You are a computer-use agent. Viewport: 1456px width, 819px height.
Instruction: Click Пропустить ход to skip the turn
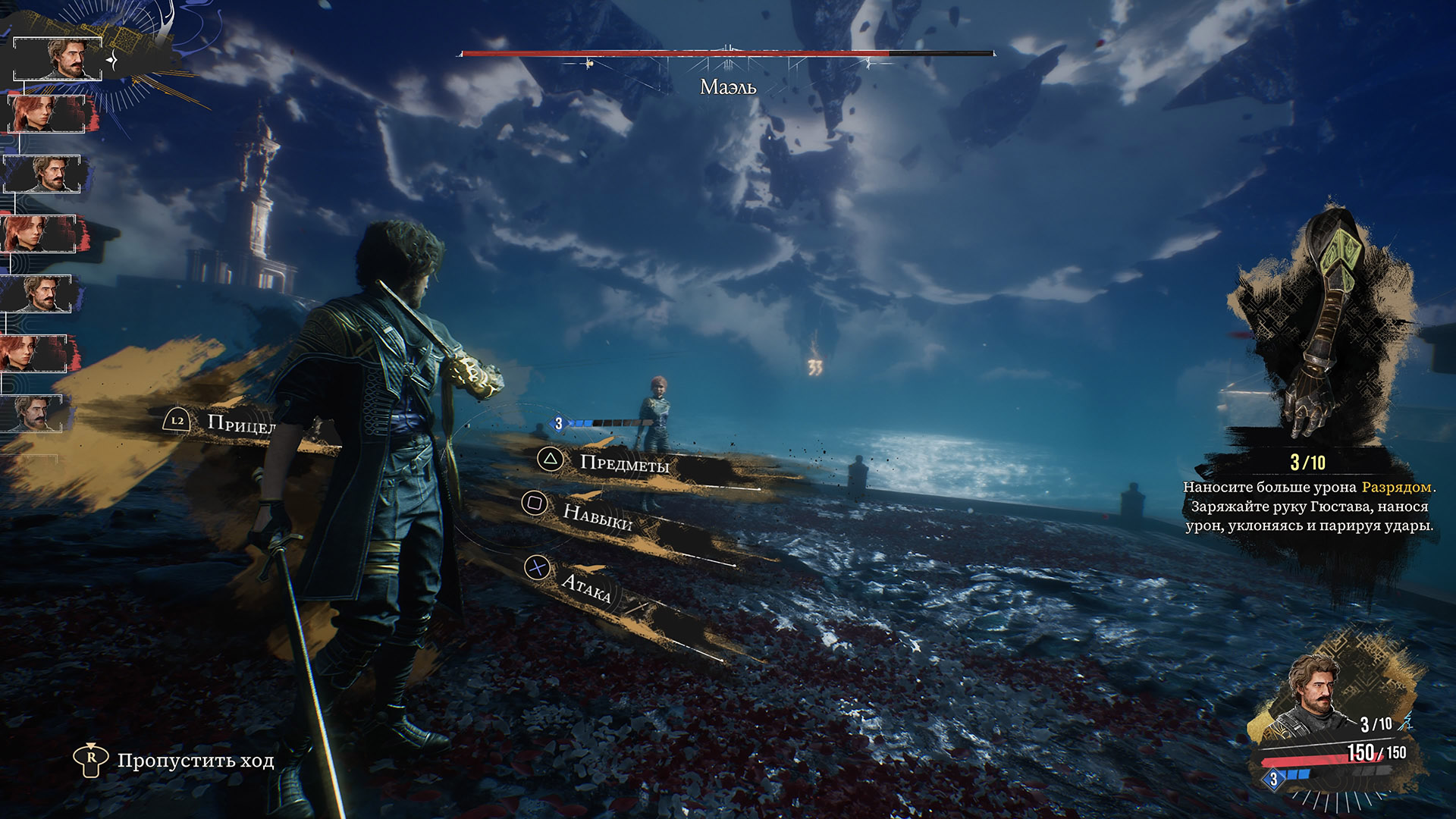coord(195,761)
